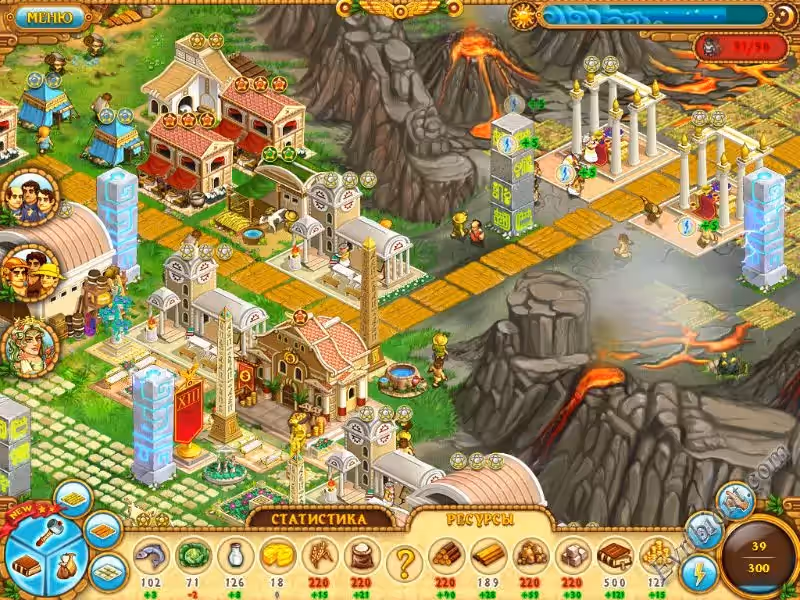This screenshot has height=600, width=800.
Task: Pick the yellow paved tile button
Action: pos(72,498)
